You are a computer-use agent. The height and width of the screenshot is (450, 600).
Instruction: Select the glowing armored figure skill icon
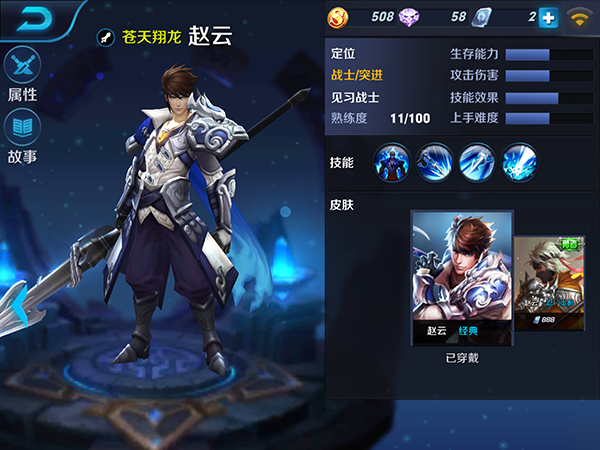(x=392, y=162)
